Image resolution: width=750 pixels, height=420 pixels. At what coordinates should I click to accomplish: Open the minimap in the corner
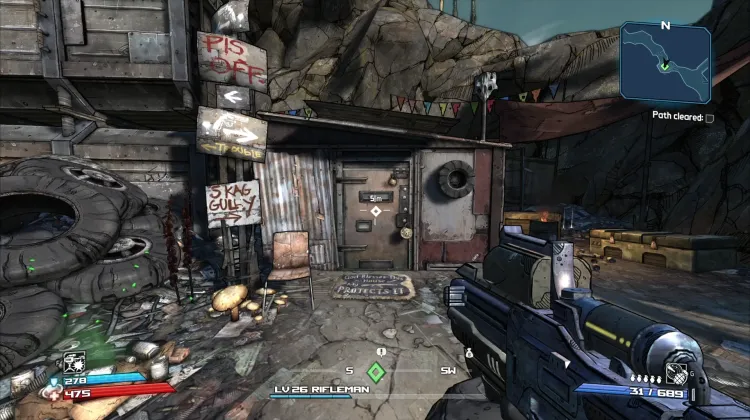(665, 63)
